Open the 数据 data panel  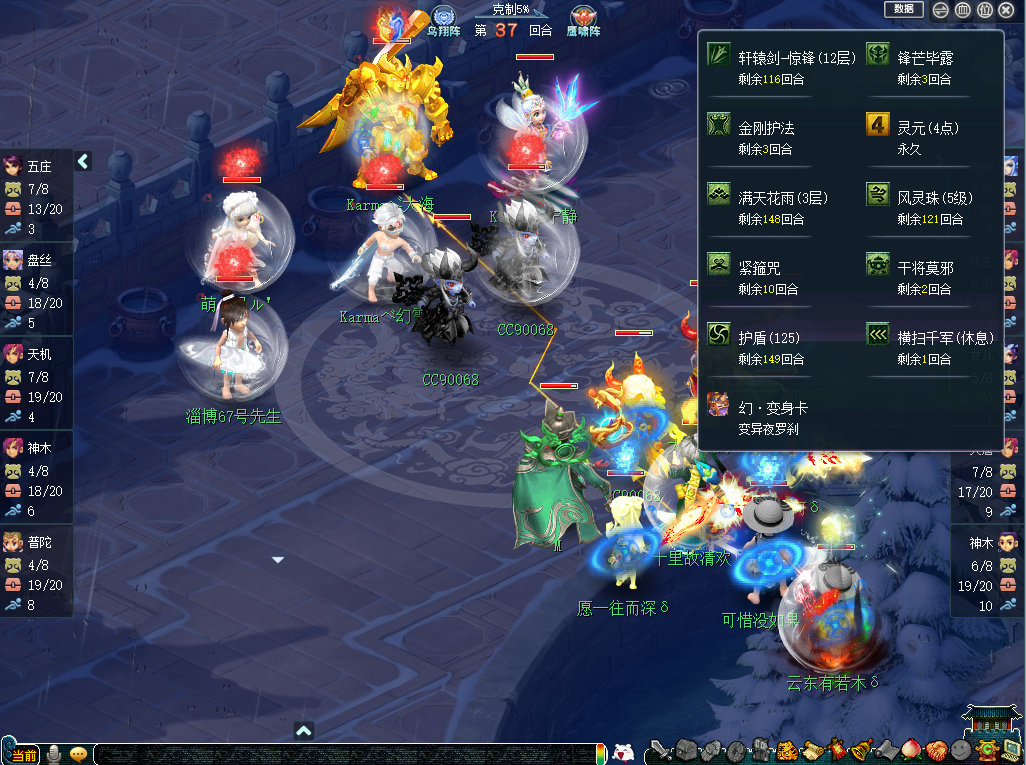[903, 9]
